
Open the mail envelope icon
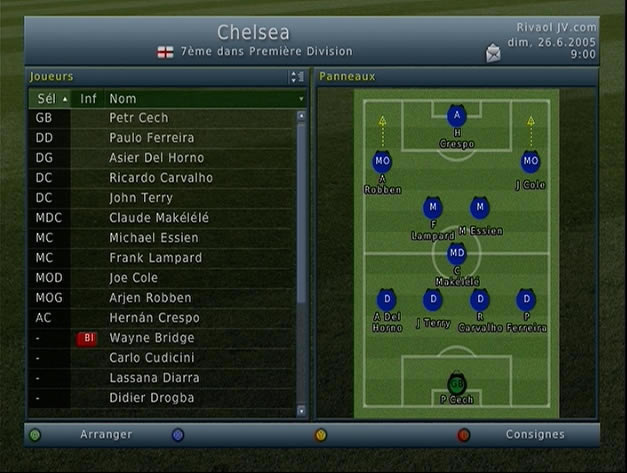click(x=493, y=53)
